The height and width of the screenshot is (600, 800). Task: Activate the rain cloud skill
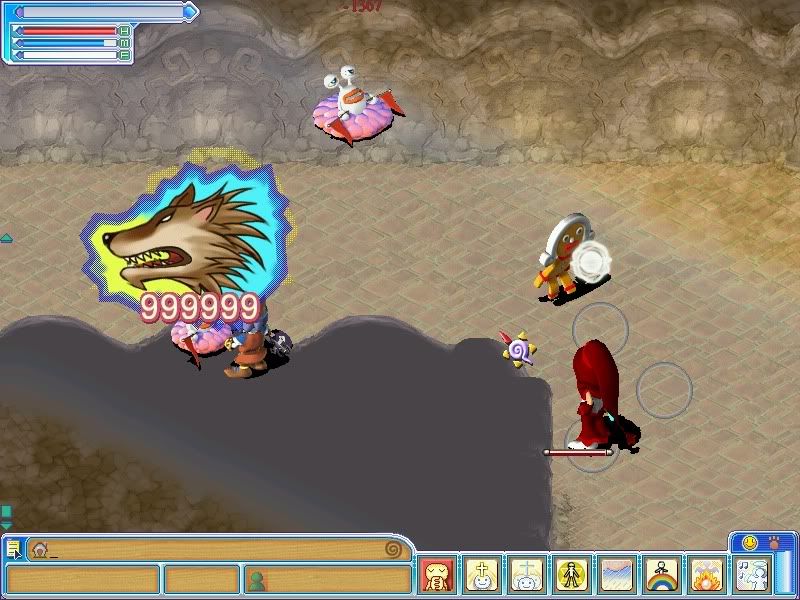coord(616,575)
